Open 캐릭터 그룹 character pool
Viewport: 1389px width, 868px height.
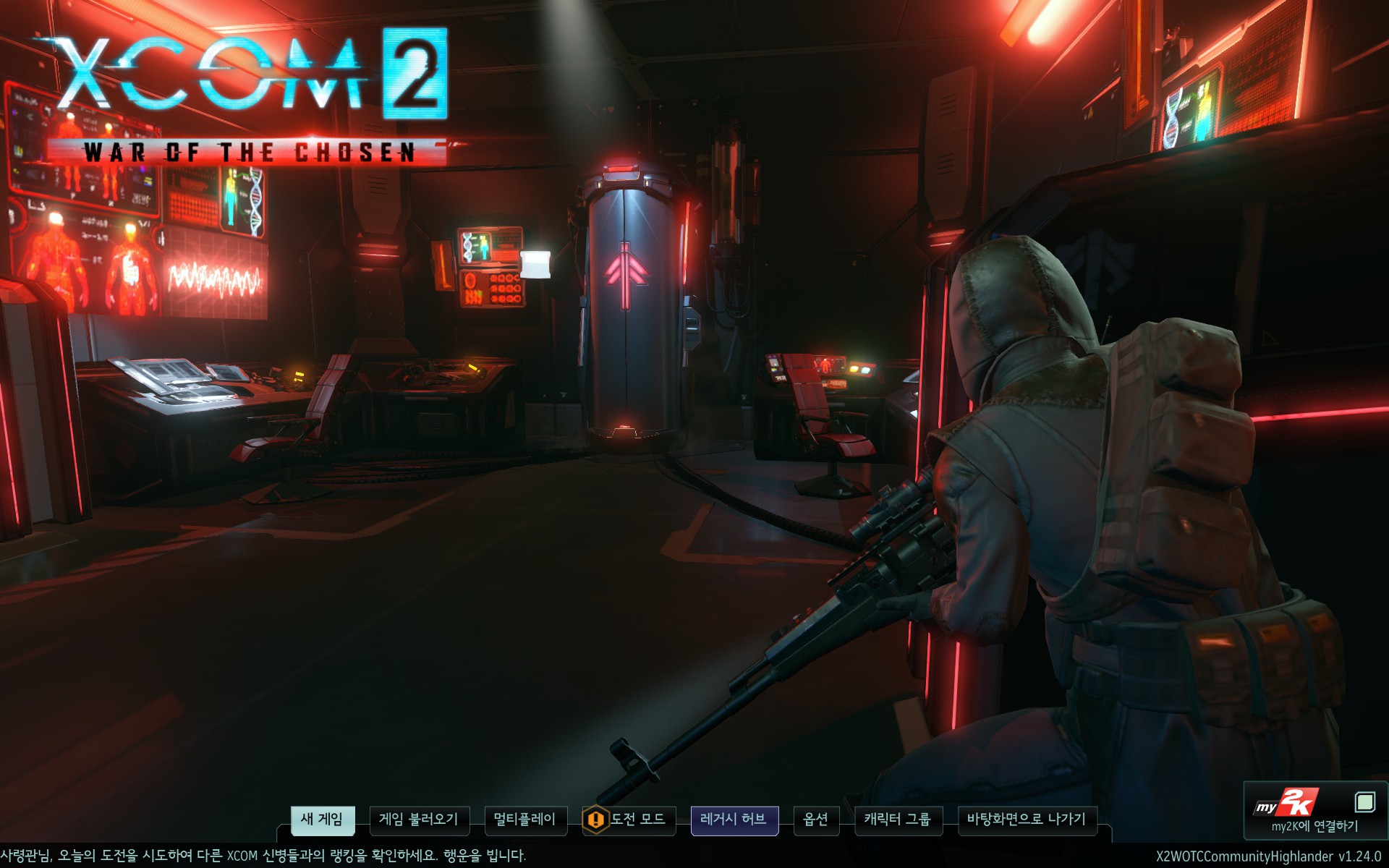(898, 820)
